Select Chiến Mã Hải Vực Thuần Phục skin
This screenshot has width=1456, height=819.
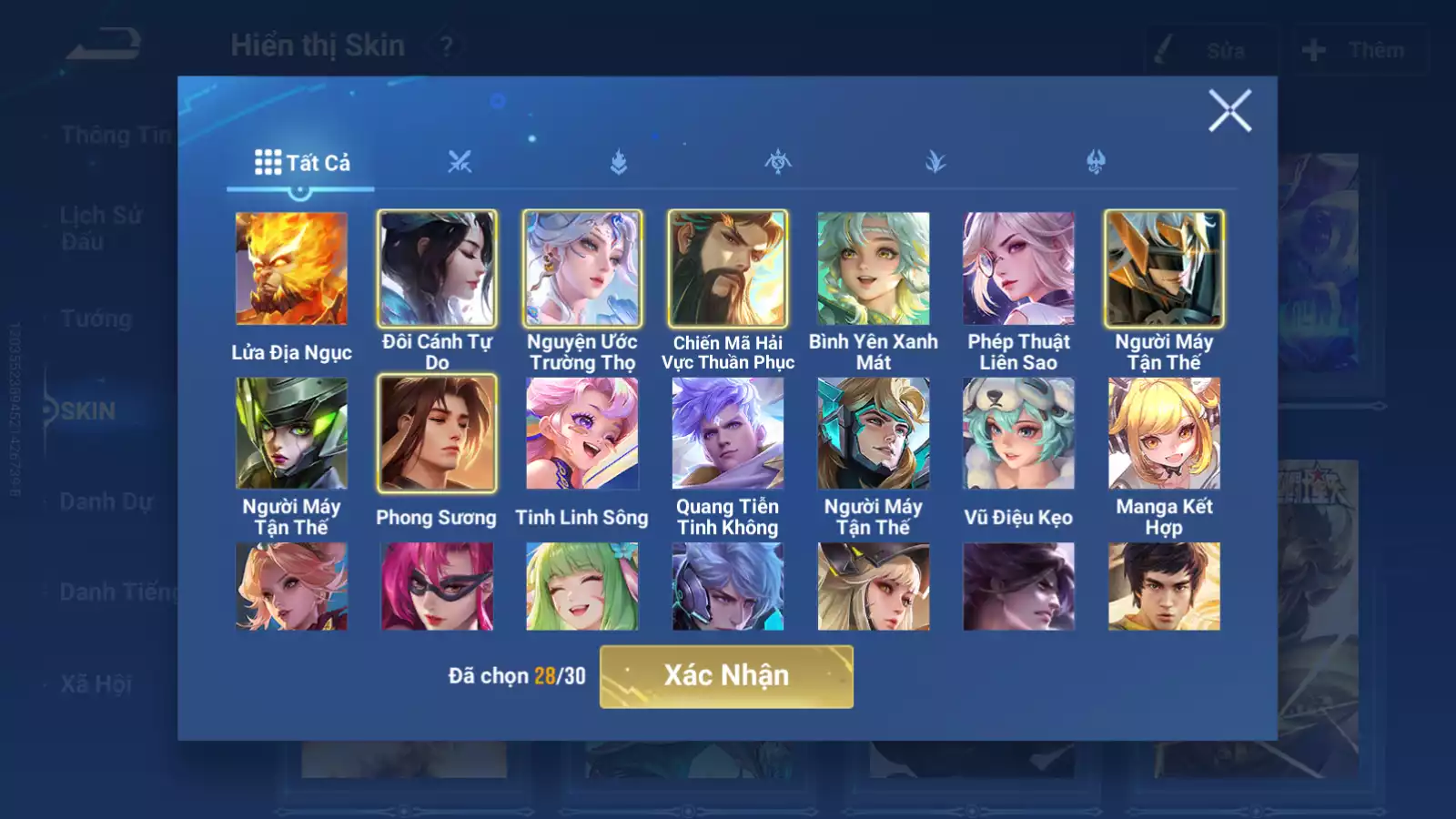[728, 268]
